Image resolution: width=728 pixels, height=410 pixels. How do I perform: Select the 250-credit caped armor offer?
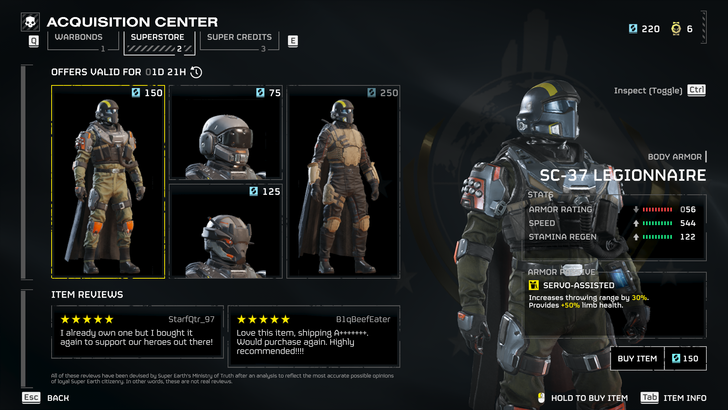pyautogui.click(x=343, y=181)
